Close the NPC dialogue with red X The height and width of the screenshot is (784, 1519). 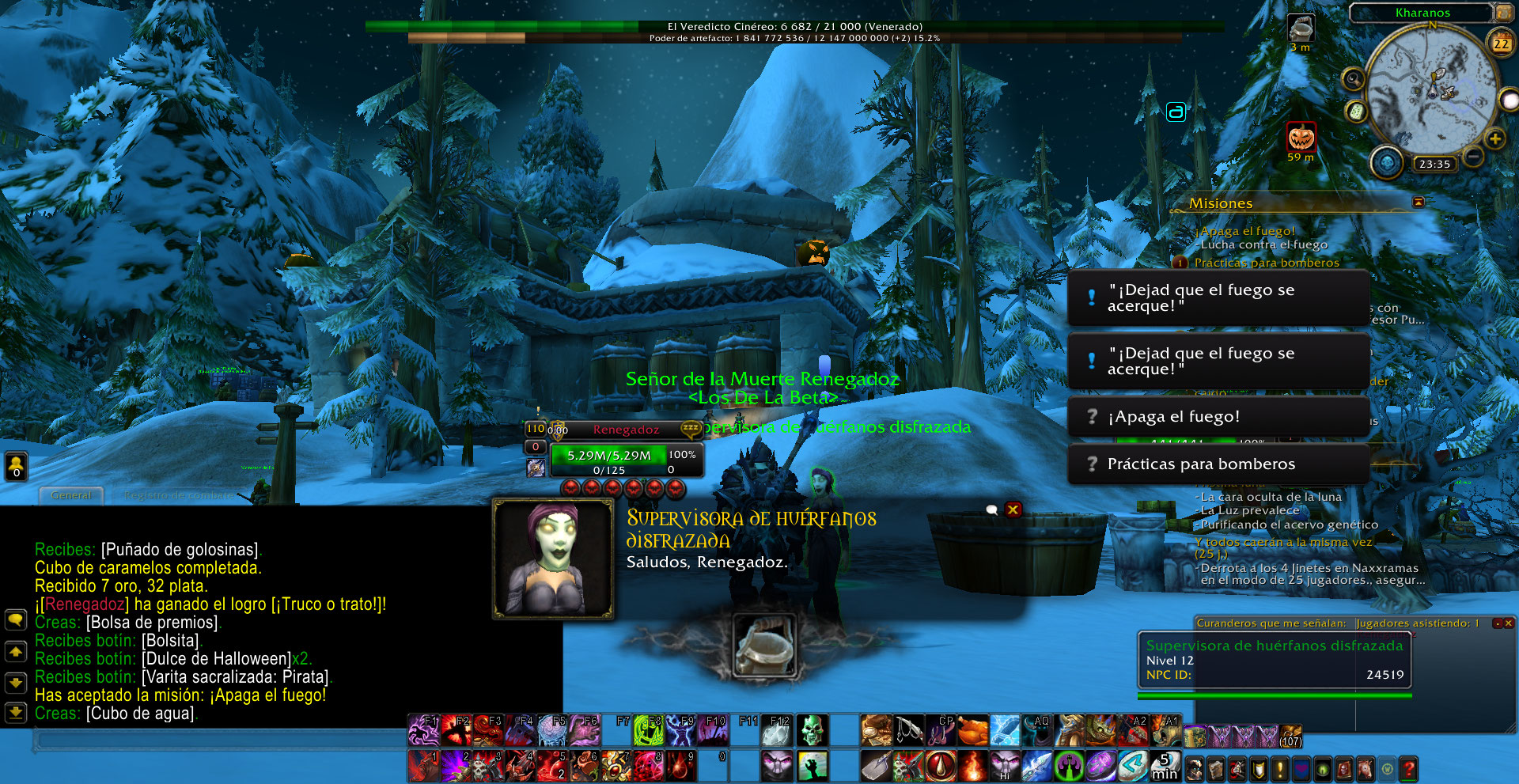click(1013, 509)
